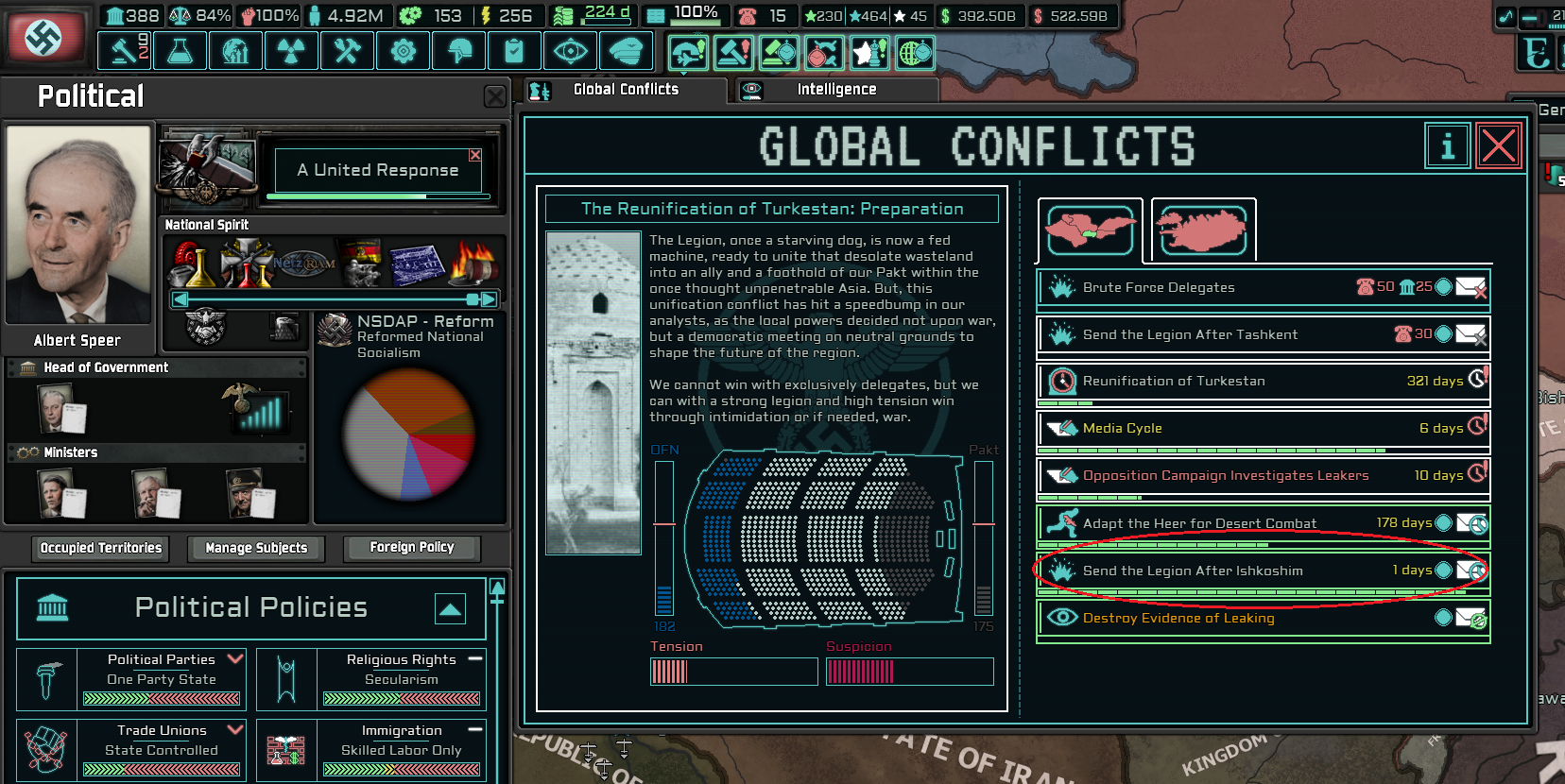The height and width of the screenshot is (784, 1565).
Task: Open the Construction hammer-and-wrench icon
Action: pos(347,50)
